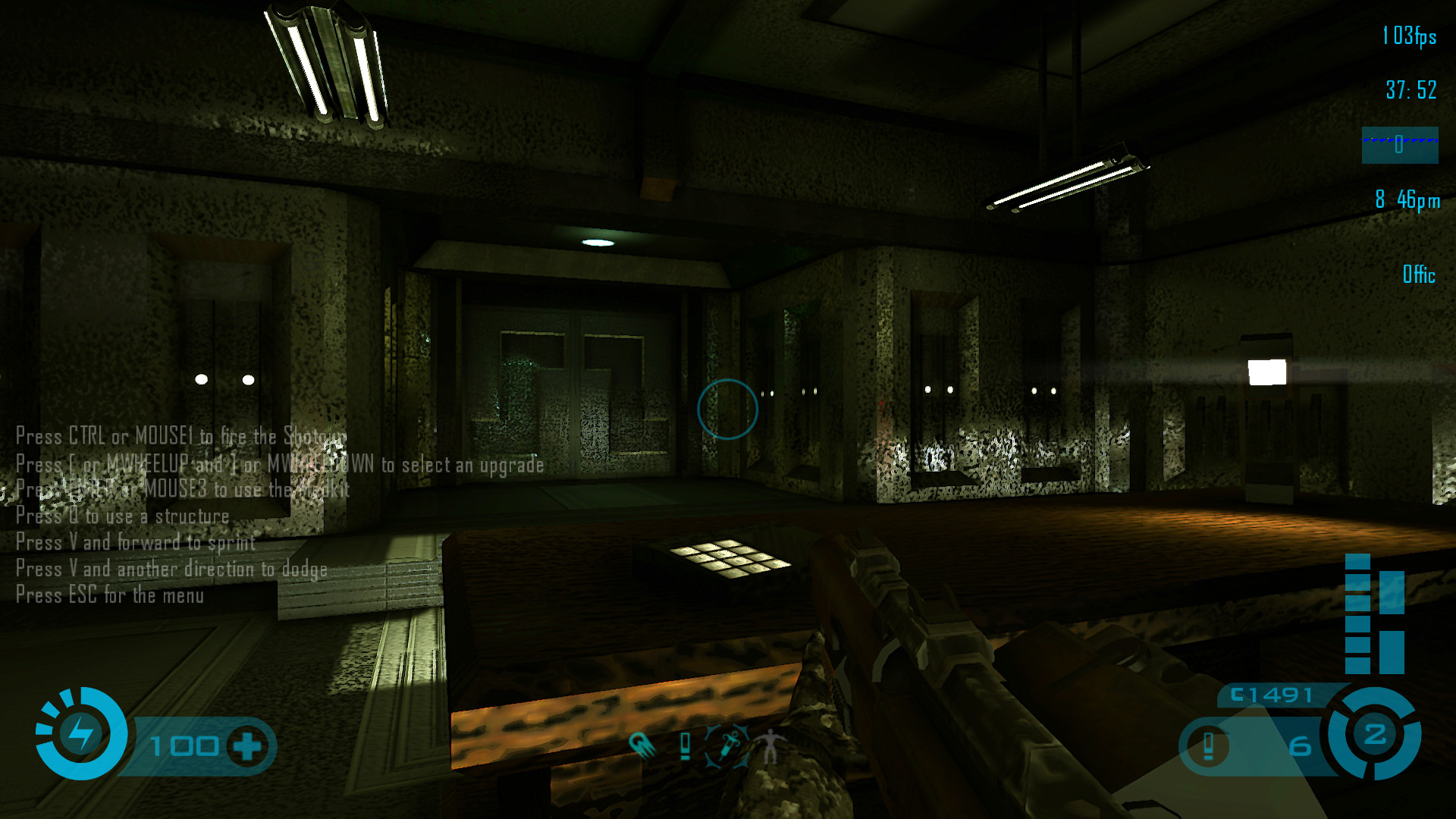Click the circled shell weapon icon beside ammo count

1208,746
